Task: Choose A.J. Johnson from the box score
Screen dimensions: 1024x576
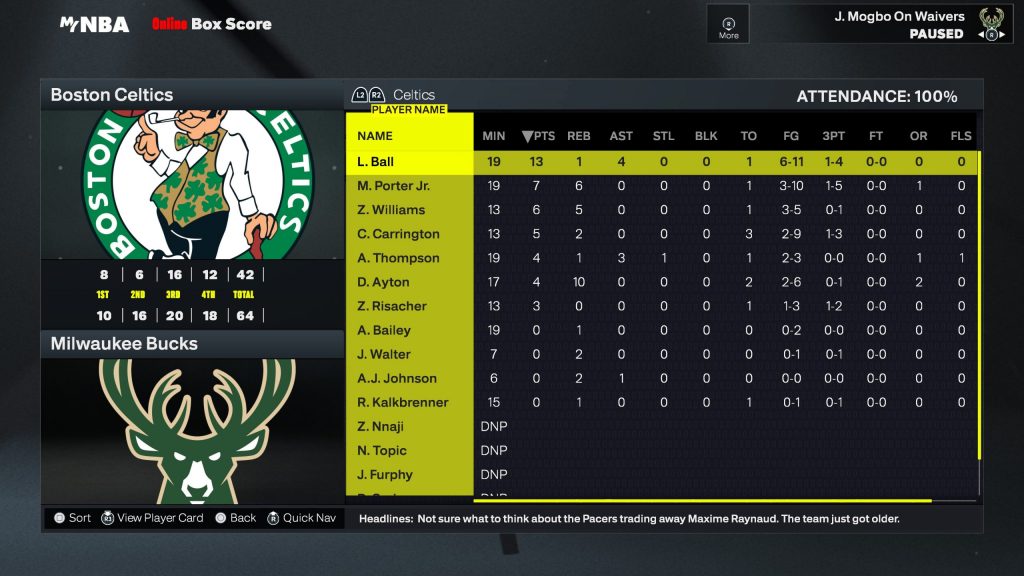Action: pos(397,378)
